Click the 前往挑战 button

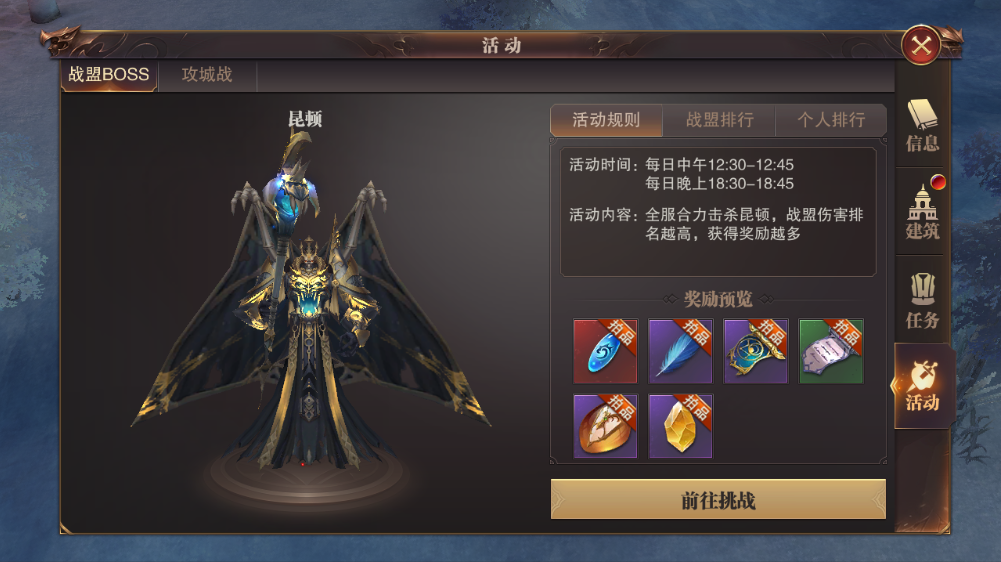pyautogui.click(x=718, y=500)
